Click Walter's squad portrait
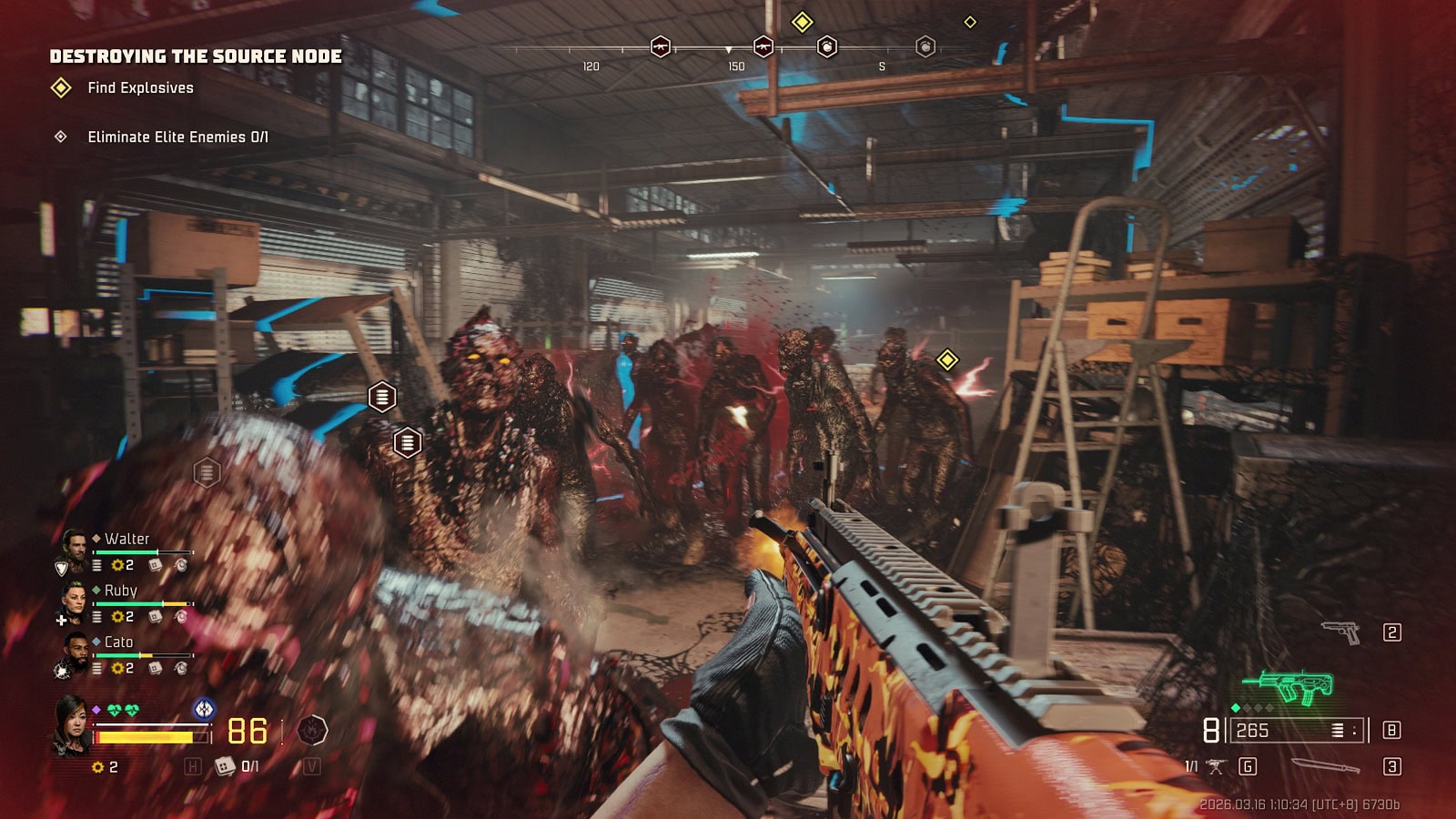This screenshot has height=819, width=1456. coord(73,545)
